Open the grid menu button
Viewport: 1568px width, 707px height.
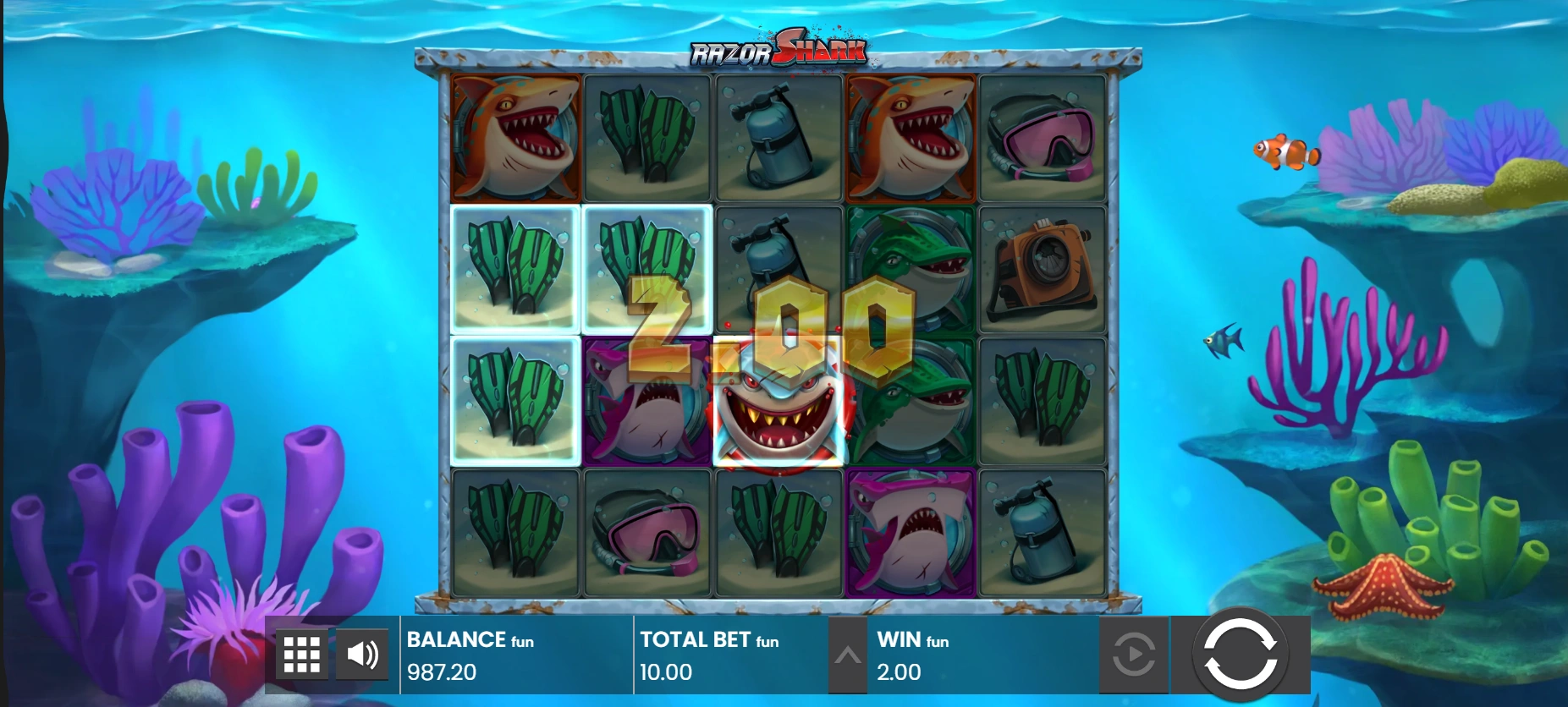pos(301,654)
